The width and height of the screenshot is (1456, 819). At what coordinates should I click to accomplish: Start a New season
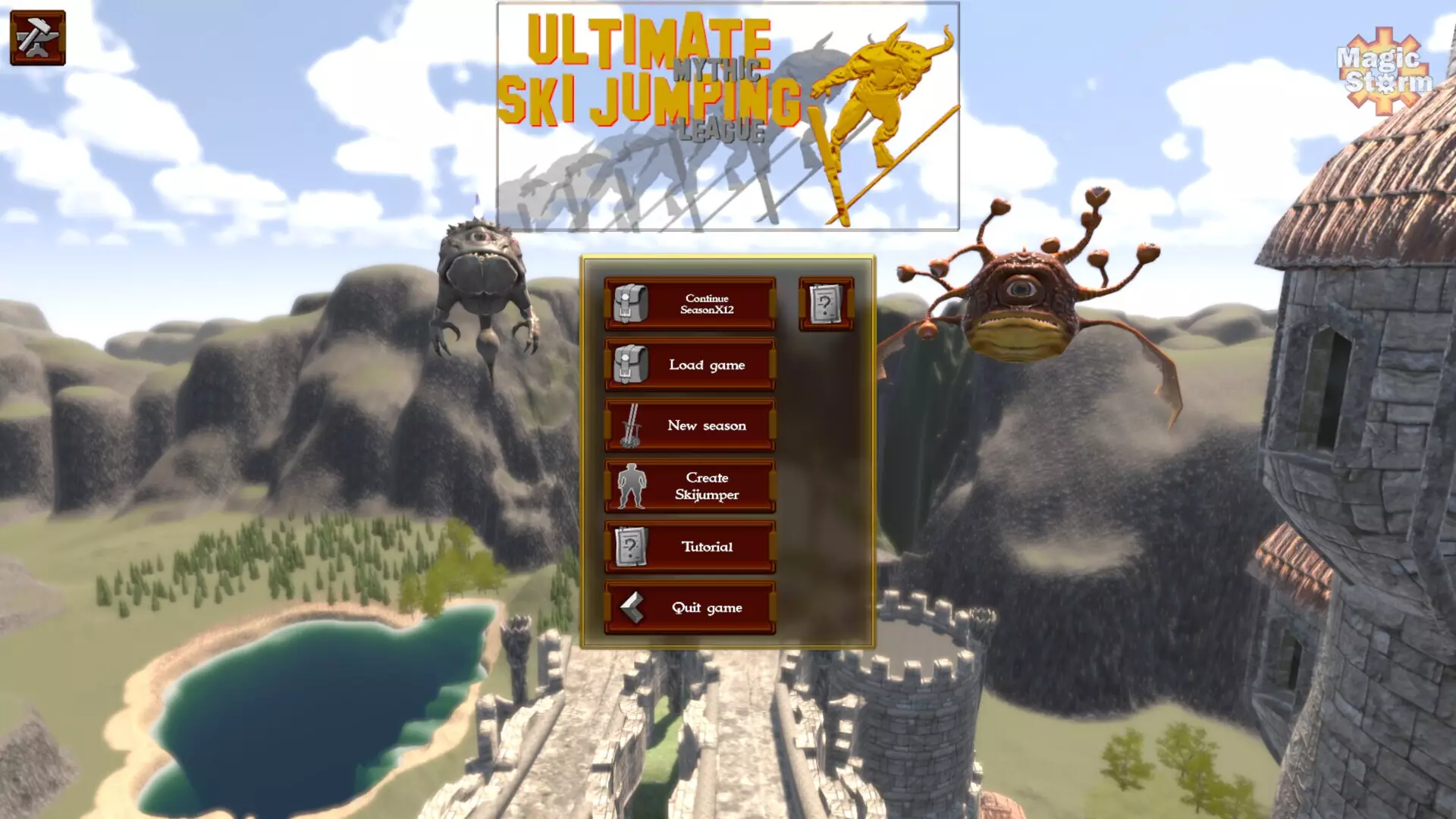[707, 425]
